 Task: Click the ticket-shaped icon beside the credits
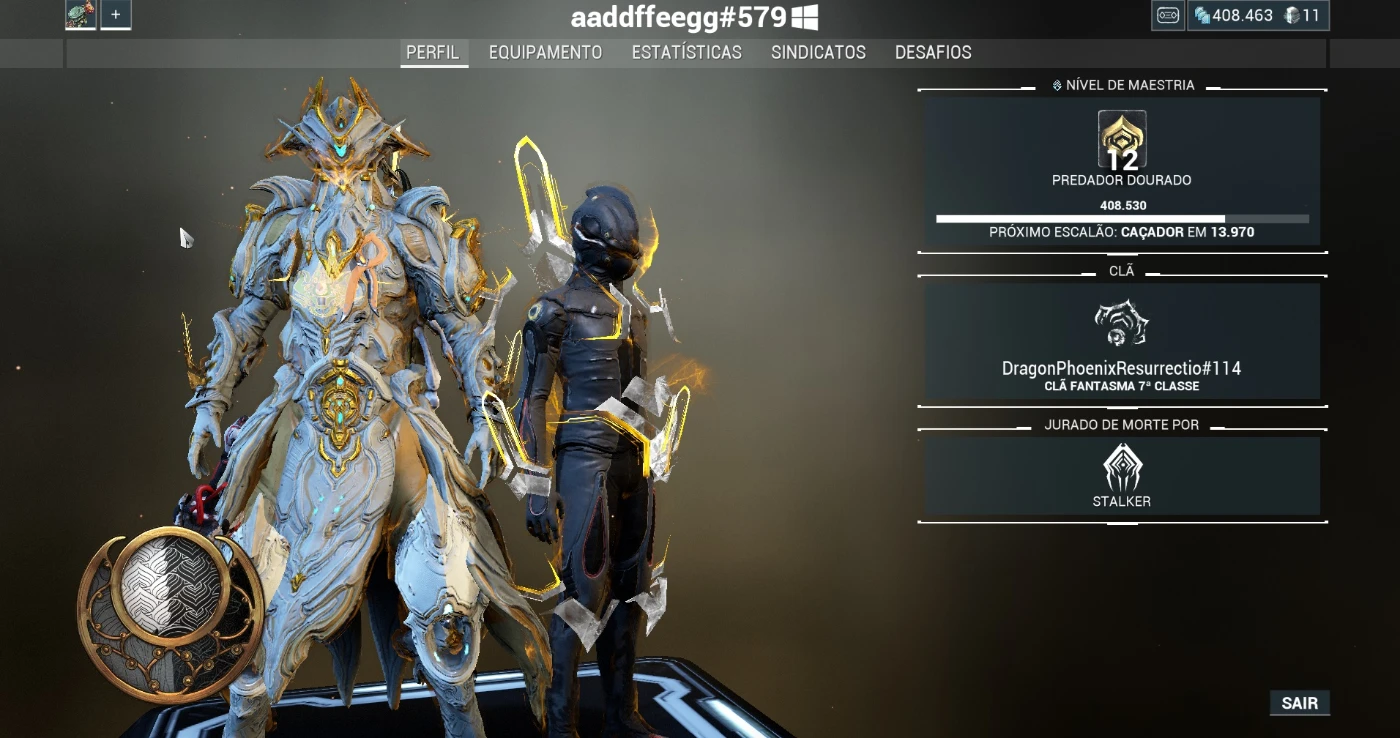[x=1167, y=16]
